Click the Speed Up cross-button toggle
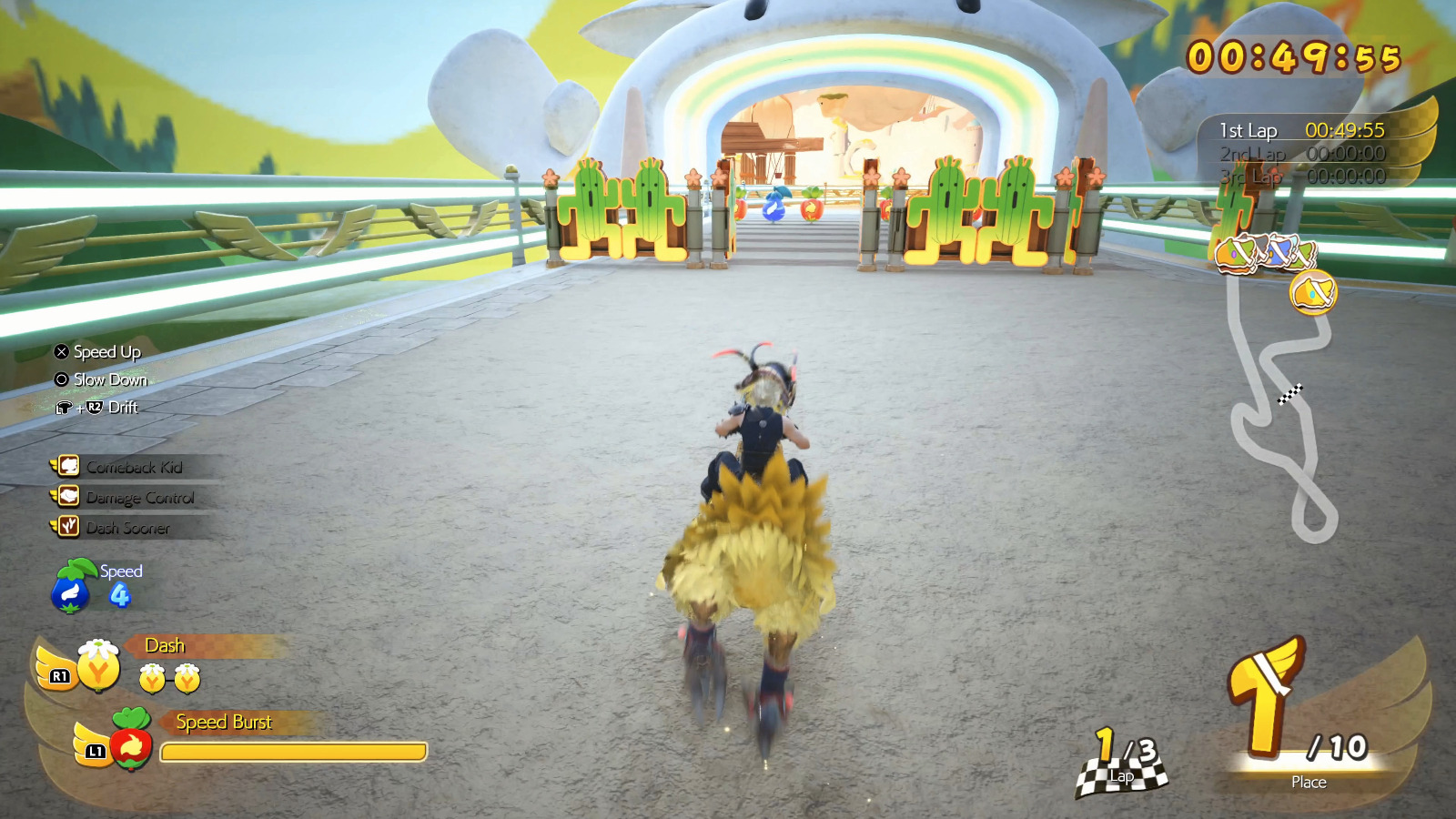 (60, 351)
